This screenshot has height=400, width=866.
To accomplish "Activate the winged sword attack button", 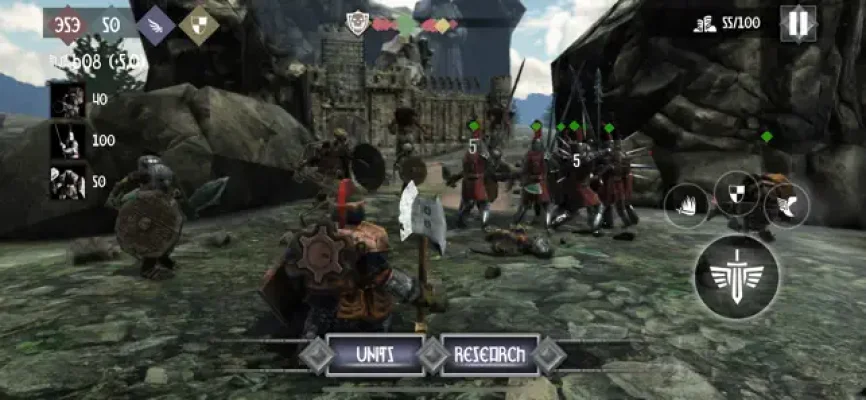I will (x=738, y=277).
